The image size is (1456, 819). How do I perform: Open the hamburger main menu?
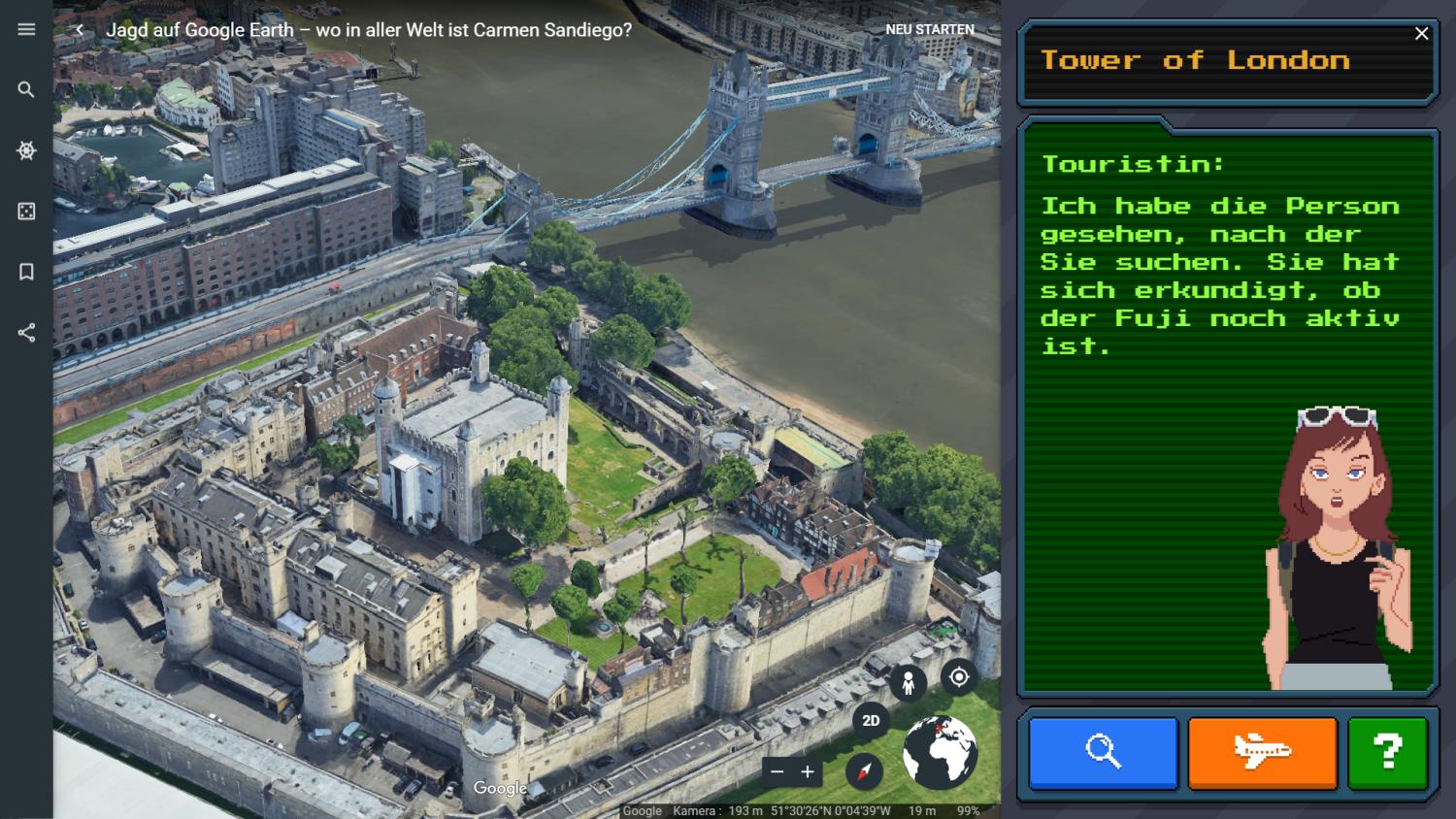point(26,29)
